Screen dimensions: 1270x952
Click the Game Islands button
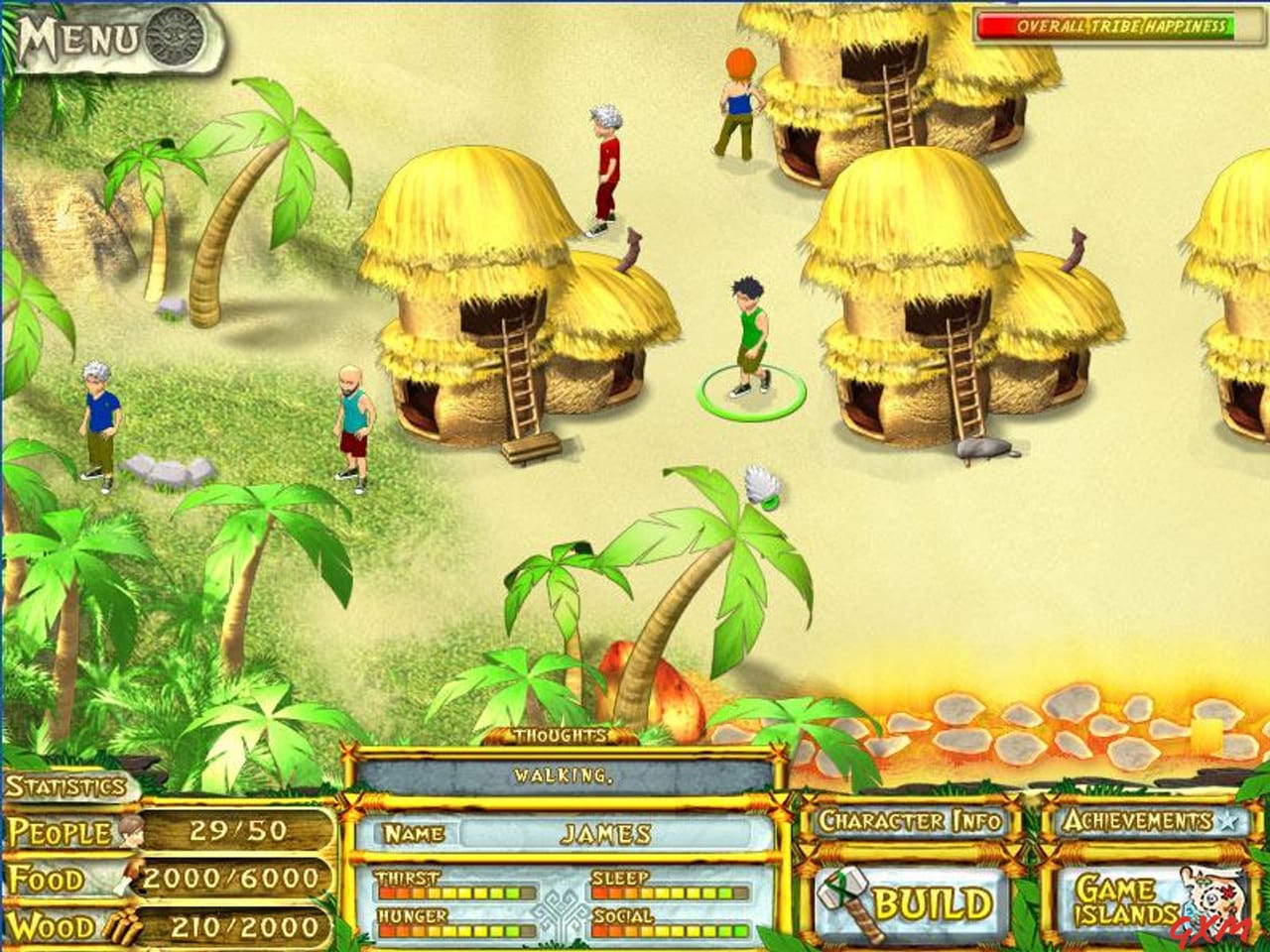[x=1121, y=900]
